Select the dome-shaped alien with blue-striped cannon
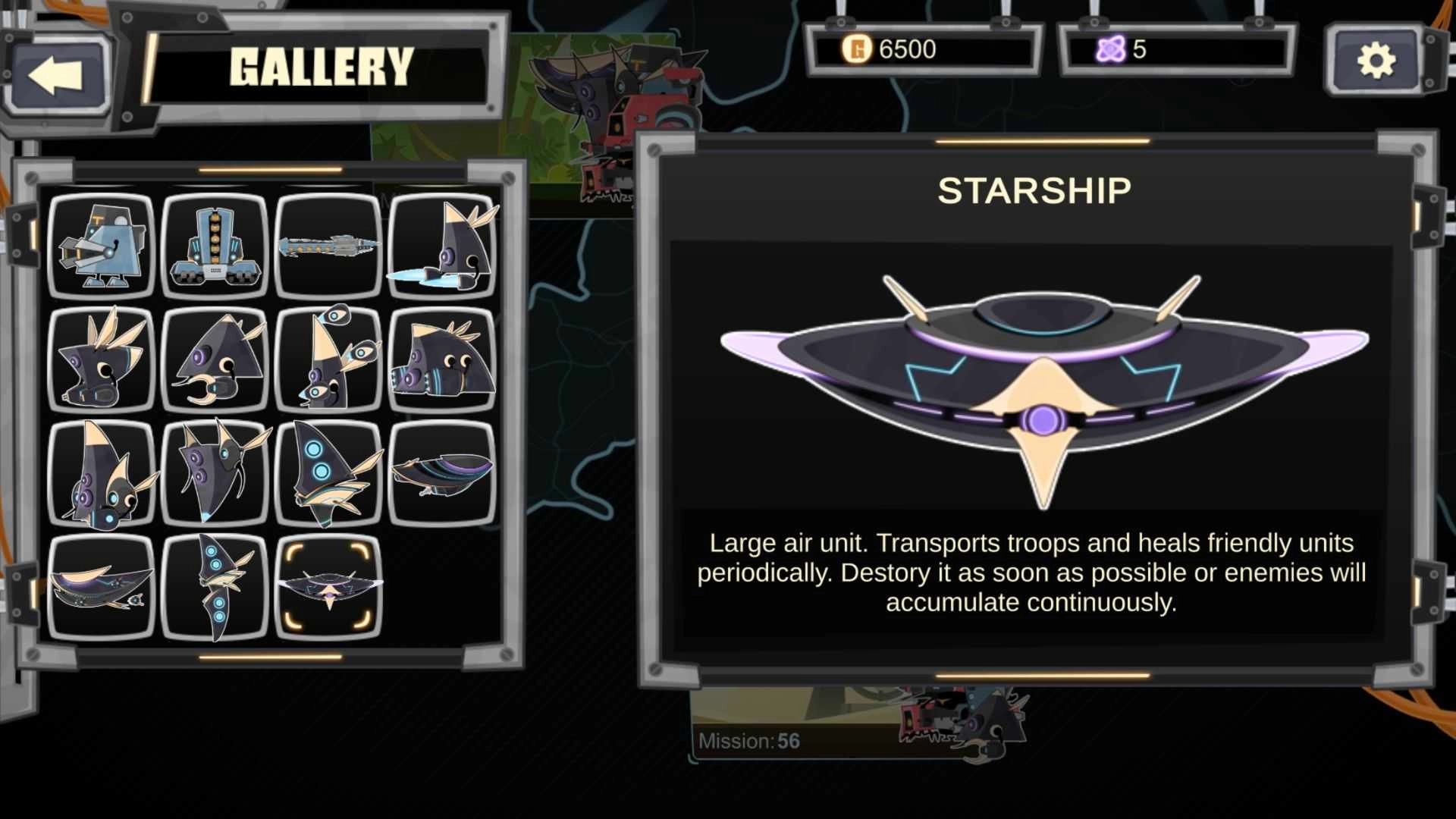Screen dimensions: 1456x819 [x=442, y=359]
